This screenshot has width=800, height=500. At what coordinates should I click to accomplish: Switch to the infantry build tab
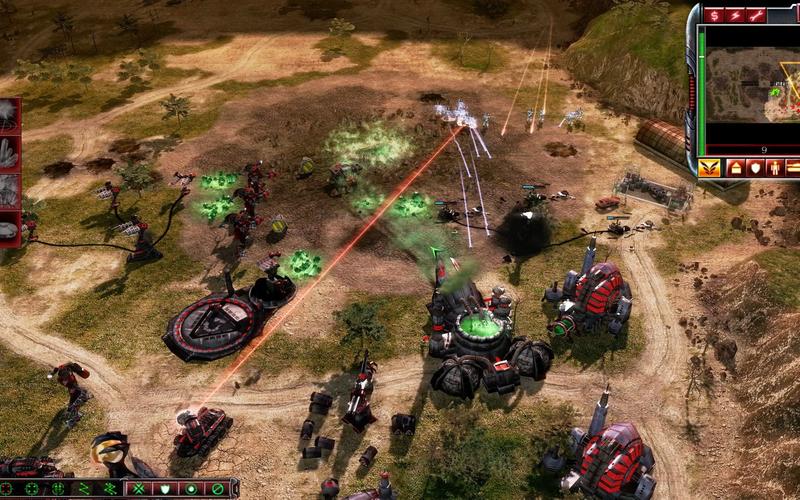tap(775, 167)
